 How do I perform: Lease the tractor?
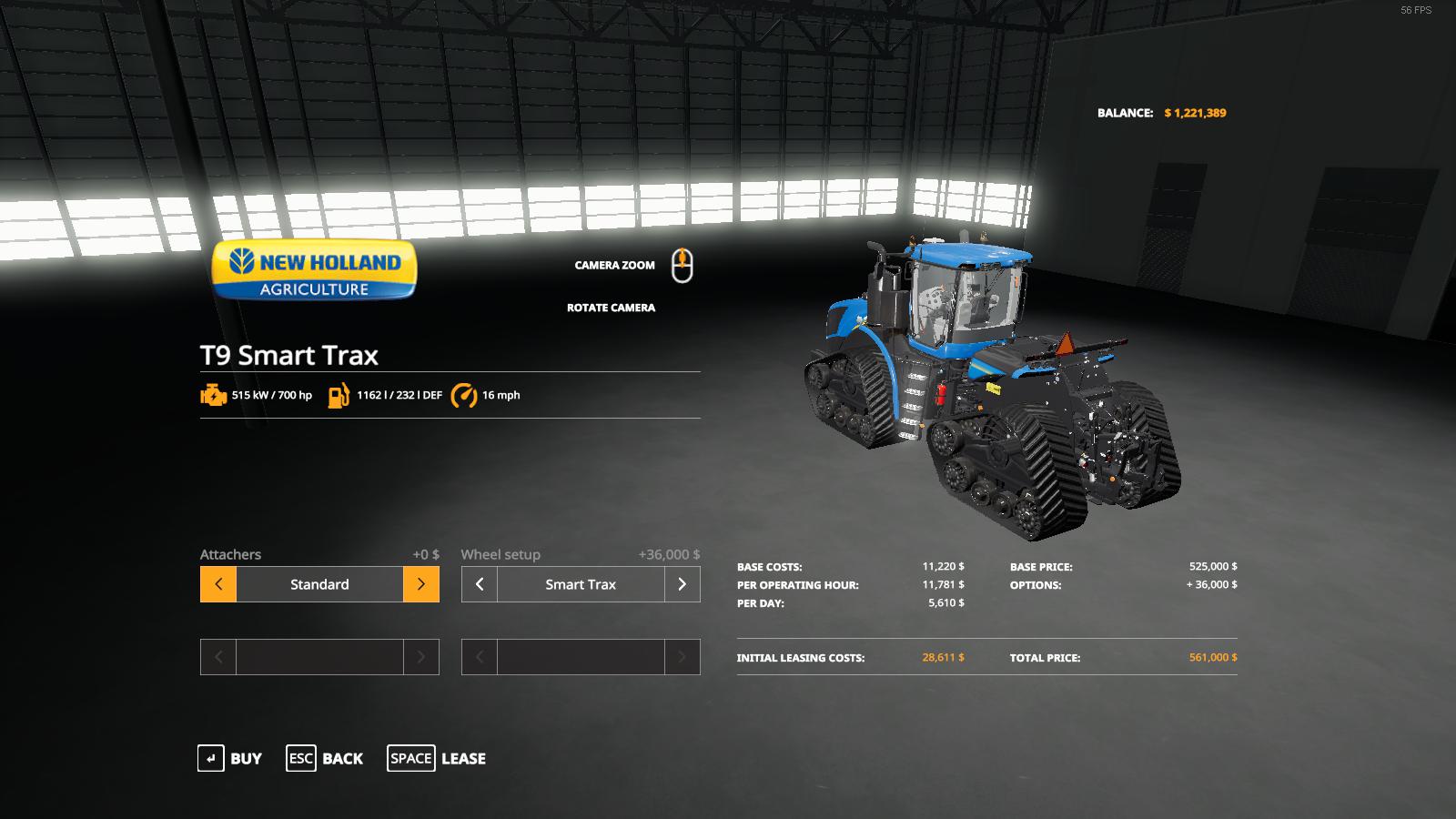pyautogui.click(x=436, y=758)
